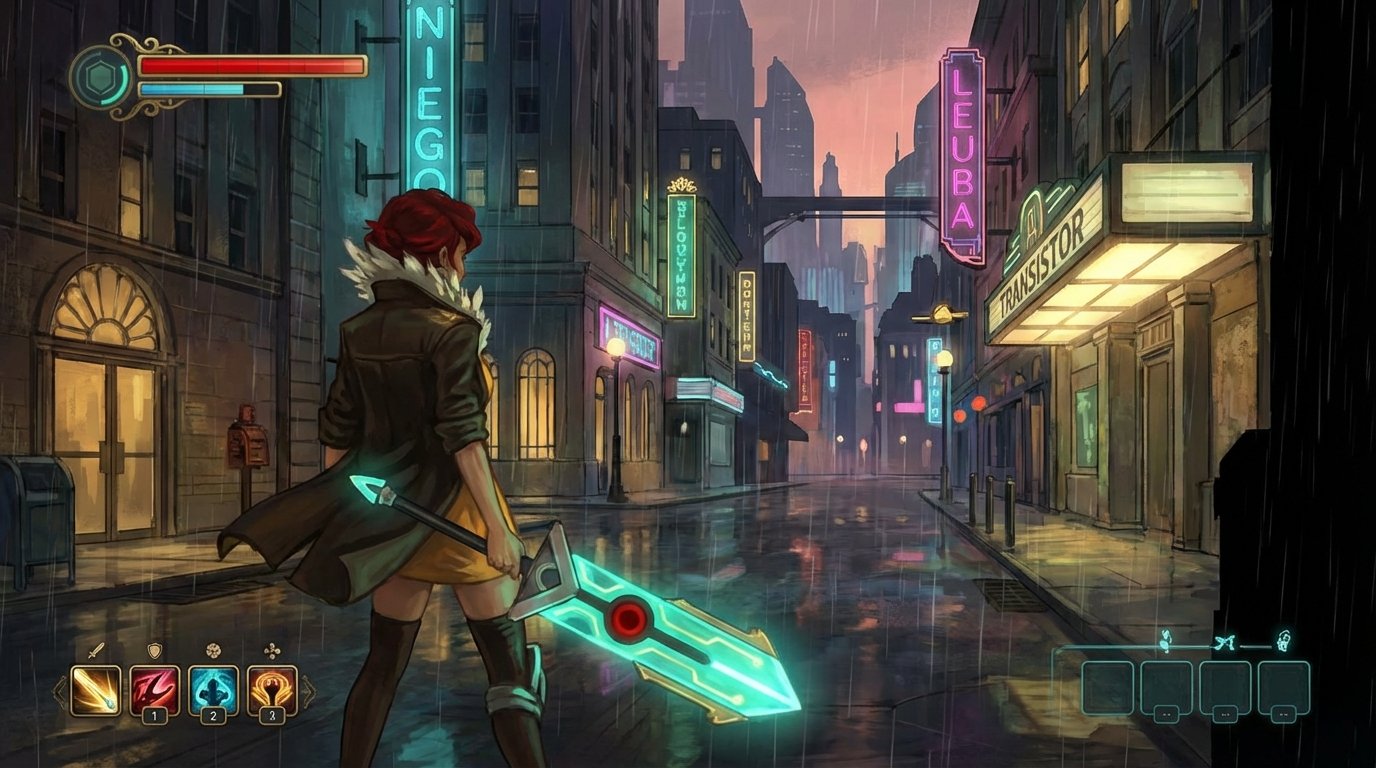Expand the second memory slot with its tag
The height and width of the screenshot is (768, 1376).
click(x=1166, y=689)
